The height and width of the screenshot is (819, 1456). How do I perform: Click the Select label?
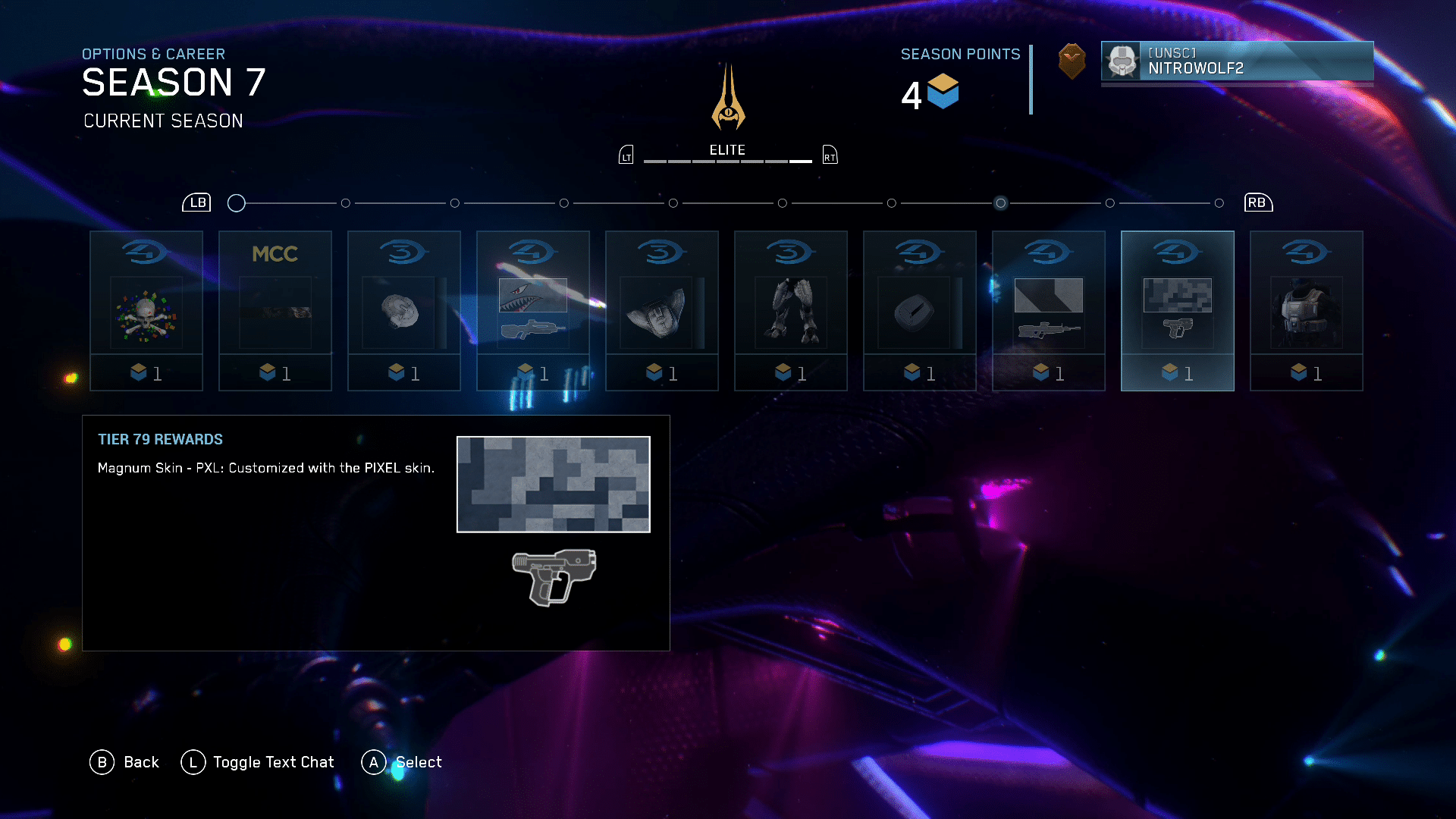(x=419, y=762)
